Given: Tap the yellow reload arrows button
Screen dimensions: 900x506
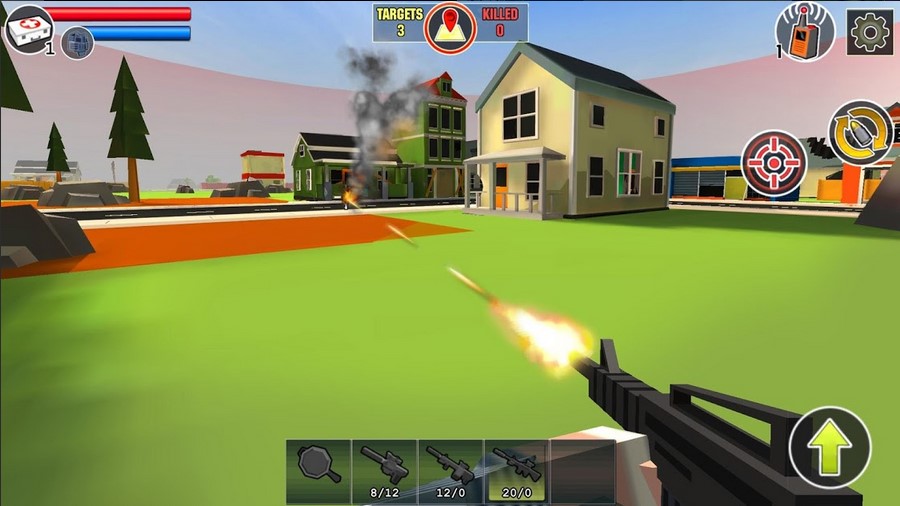Looking at the screenshot, I should point(861,133).
